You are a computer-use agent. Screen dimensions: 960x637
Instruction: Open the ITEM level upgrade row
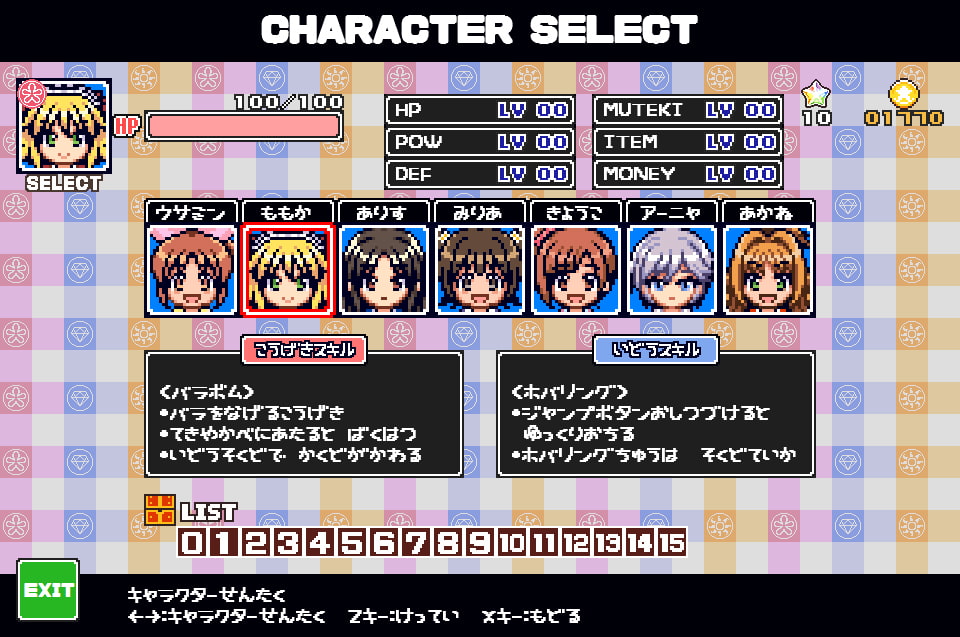(x=688, y=142)
